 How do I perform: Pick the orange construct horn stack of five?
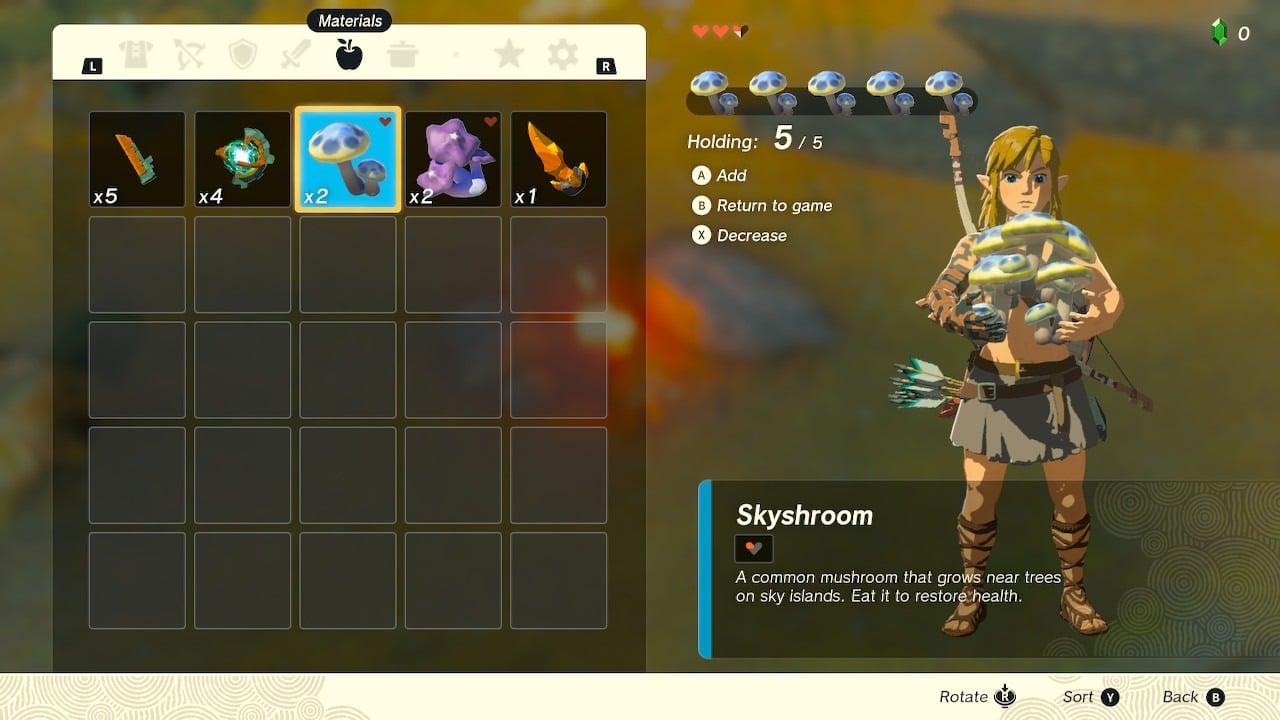point(137,160)
